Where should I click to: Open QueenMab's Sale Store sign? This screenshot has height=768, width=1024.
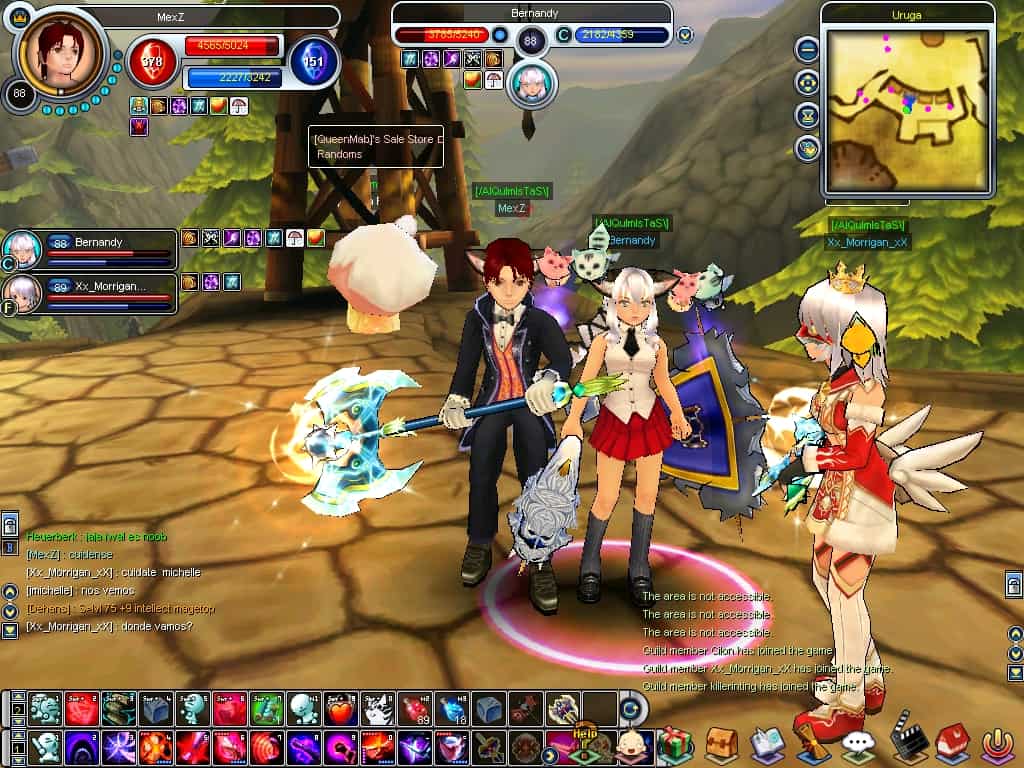click(x=376, y=146)
